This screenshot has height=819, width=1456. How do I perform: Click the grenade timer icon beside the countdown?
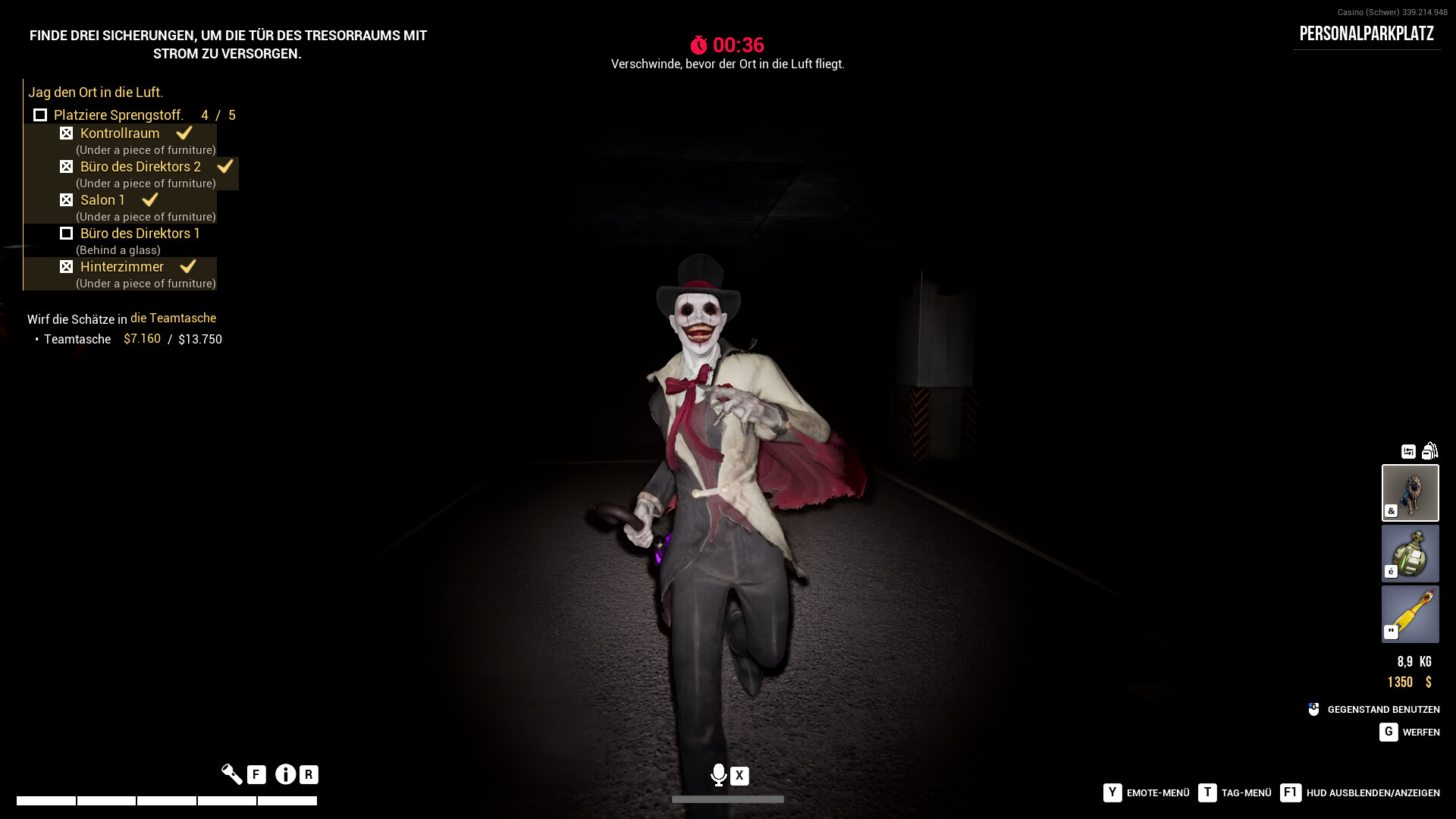tap(700, 45)
